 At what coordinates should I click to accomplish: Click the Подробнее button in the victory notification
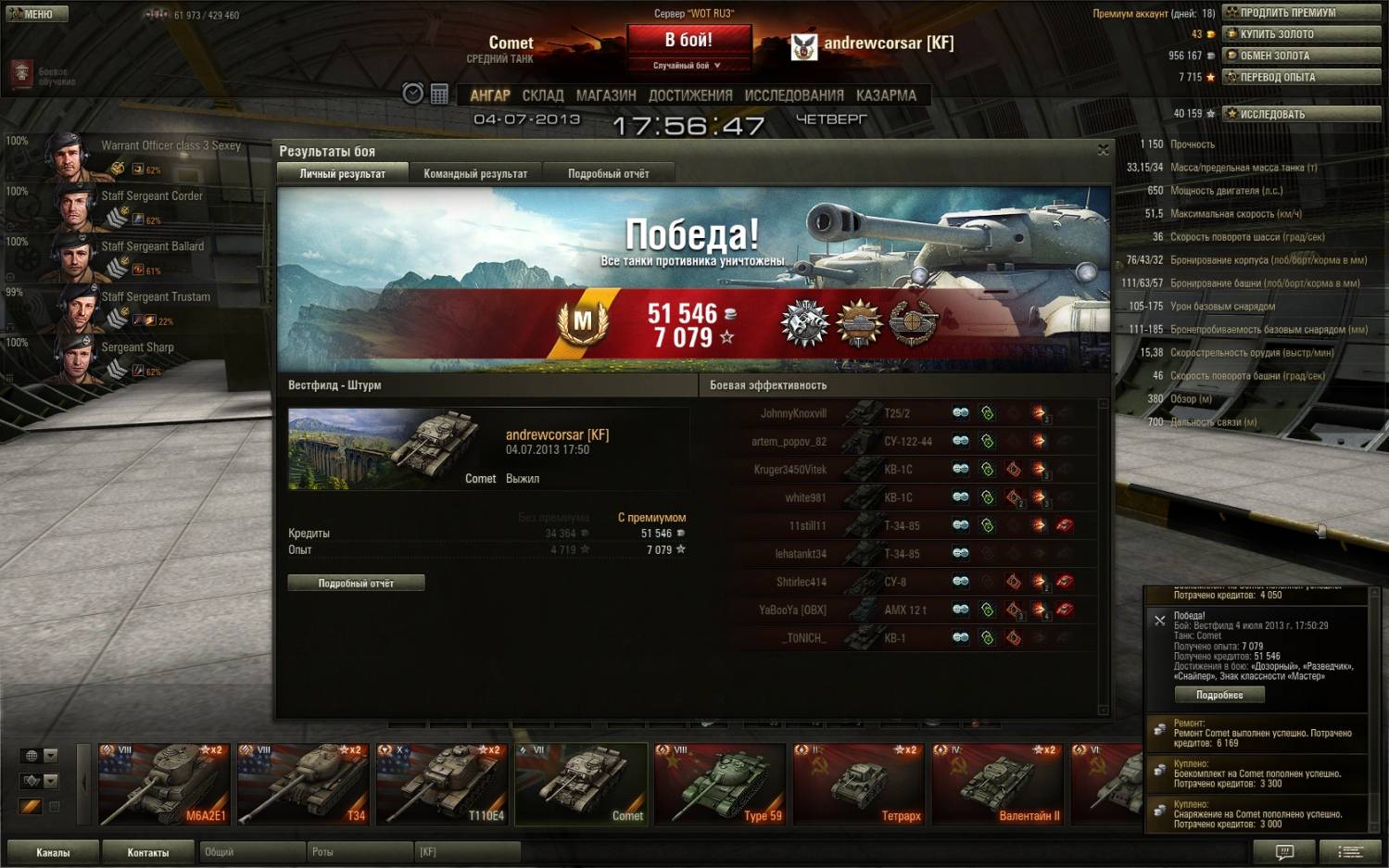(x=1219, y=695)
